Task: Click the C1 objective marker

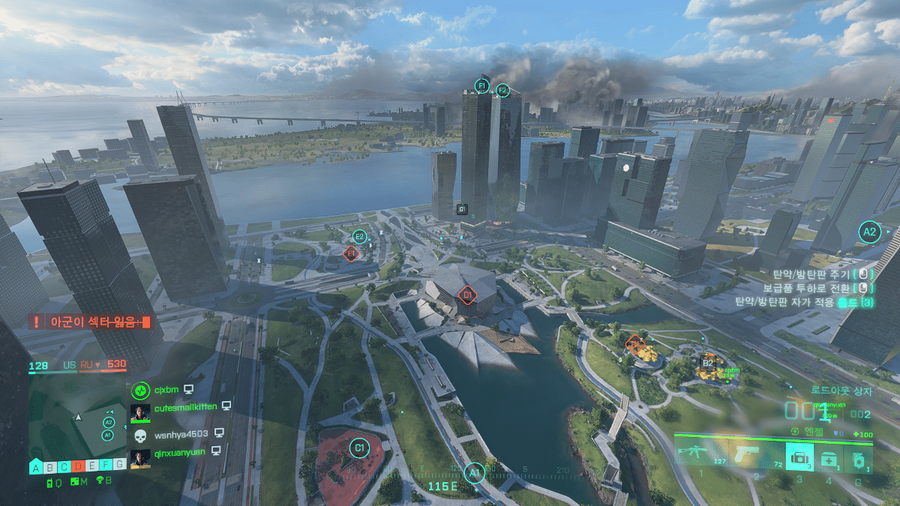Action: (x=361, y=449)
